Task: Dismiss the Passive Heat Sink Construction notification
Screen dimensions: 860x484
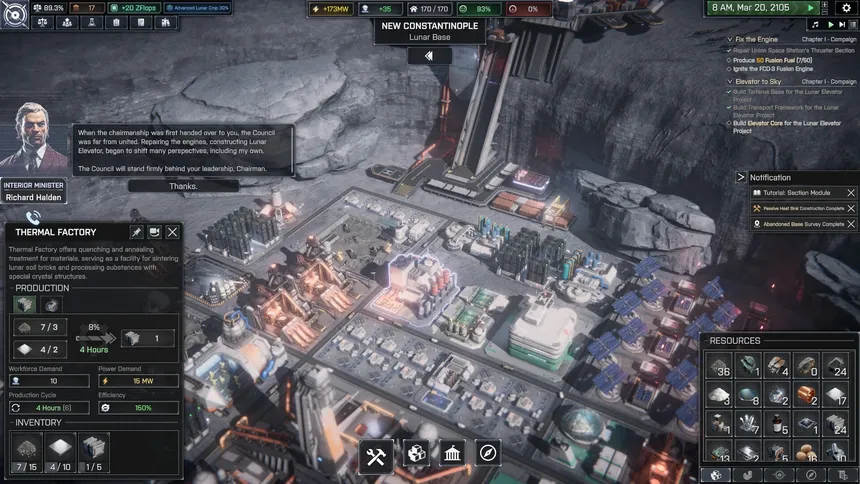Action: [x=851, y=208]
